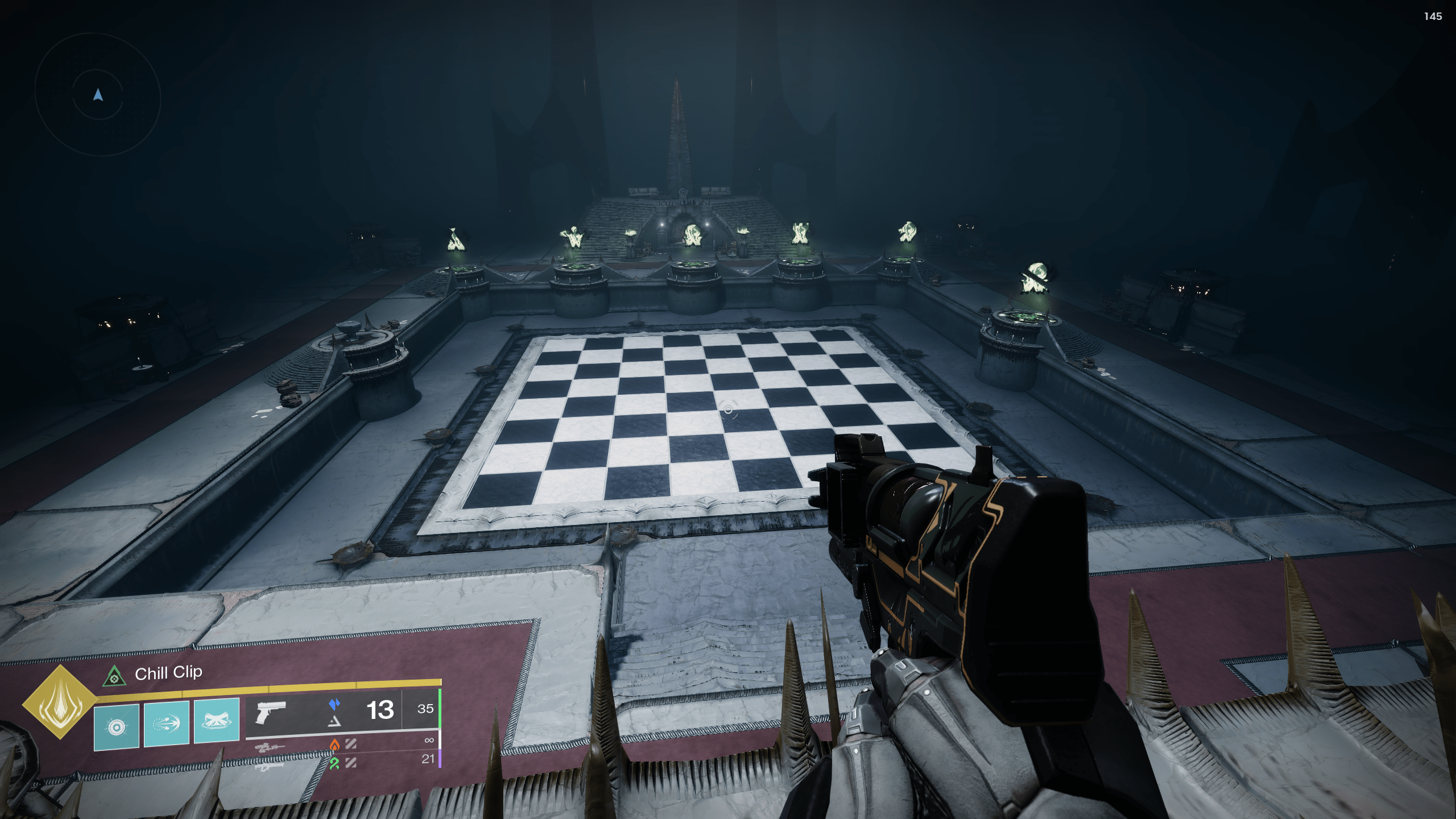Click the stasis damage-type diamond icon
Viewport: 1456px width, 819px height.
click(x=336, y=703)
